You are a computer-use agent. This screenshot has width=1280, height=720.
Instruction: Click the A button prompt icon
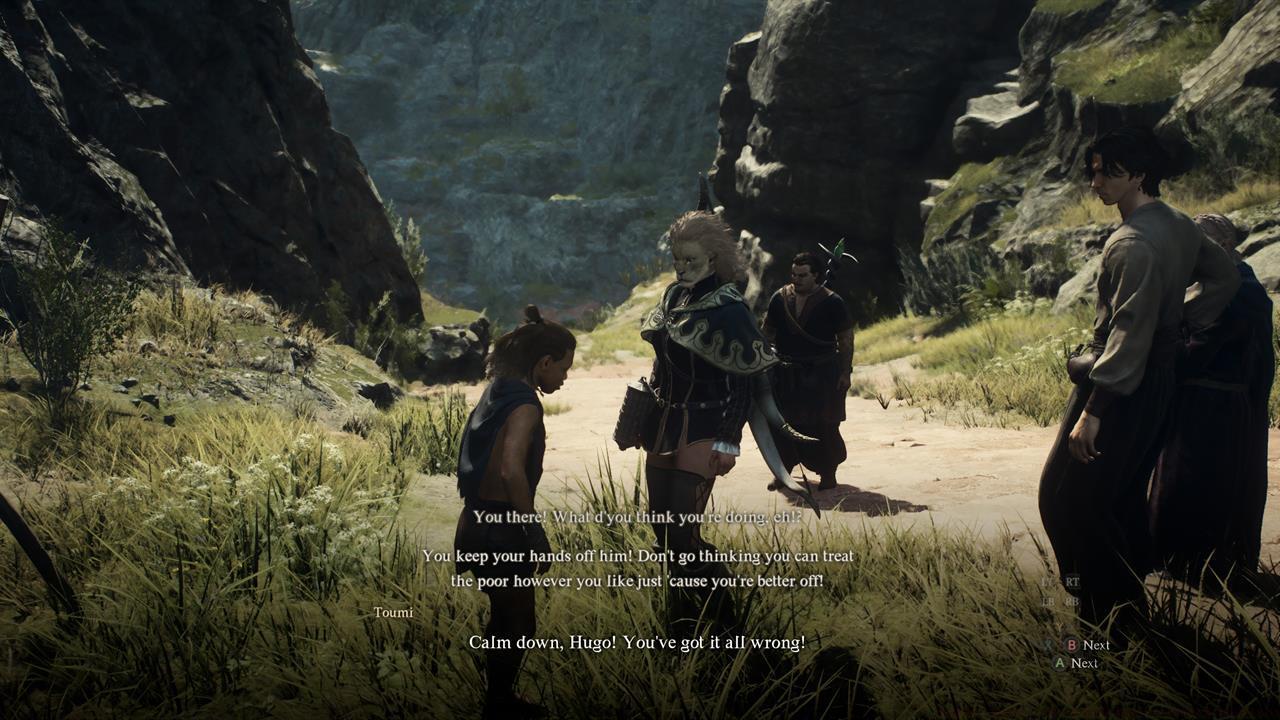[x=1059, y=663]
